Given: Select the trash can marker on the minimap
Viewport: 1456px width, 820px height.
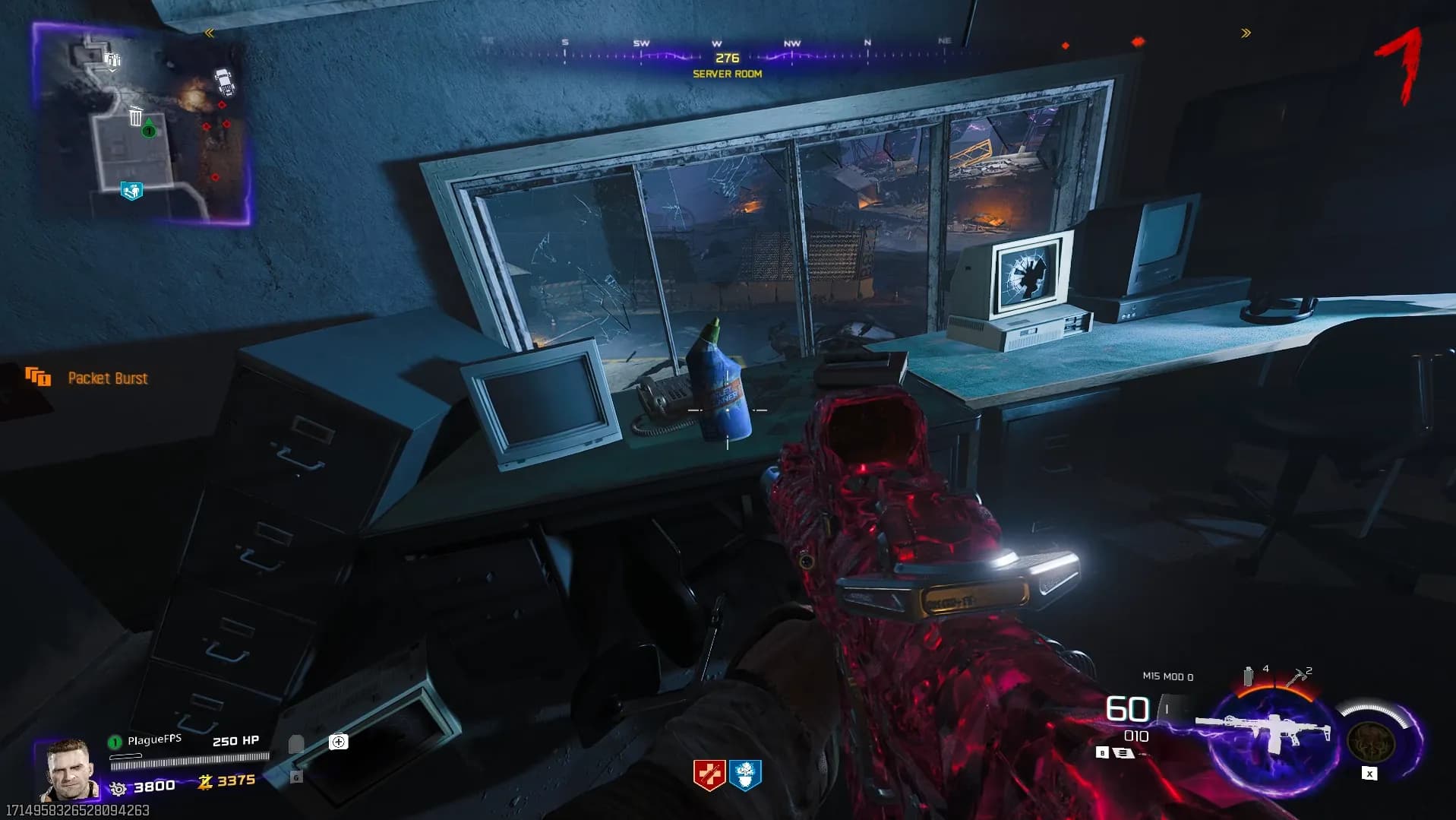Looking at the screenshot, I should pyautogui.click(x=135, y=116).
